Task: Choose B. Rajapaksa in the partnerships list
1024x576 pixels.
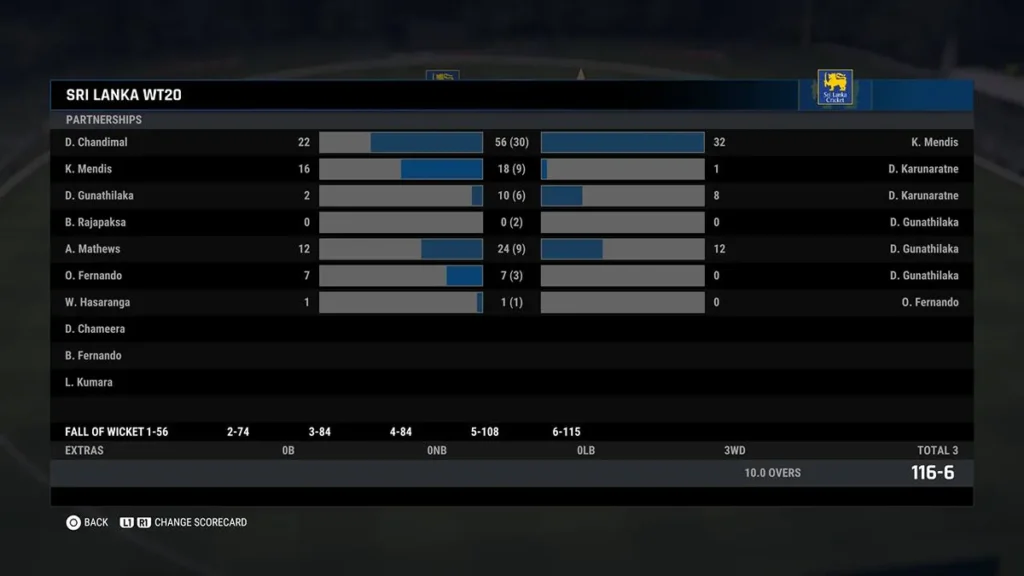Action: (96, 222)
